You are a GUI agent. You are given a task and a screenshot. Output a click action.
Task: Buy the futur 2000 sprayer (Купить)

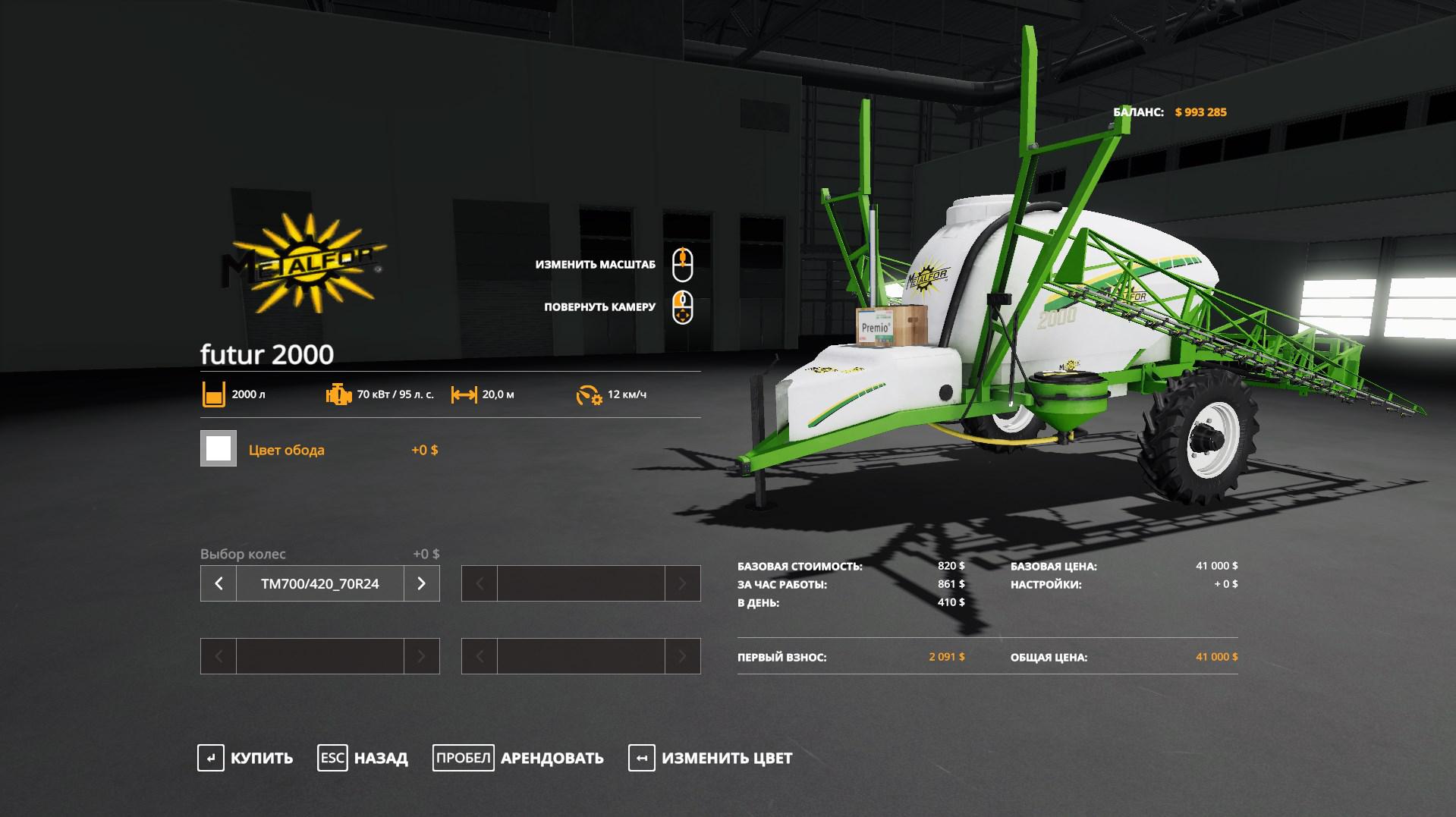tap(246, 758)
